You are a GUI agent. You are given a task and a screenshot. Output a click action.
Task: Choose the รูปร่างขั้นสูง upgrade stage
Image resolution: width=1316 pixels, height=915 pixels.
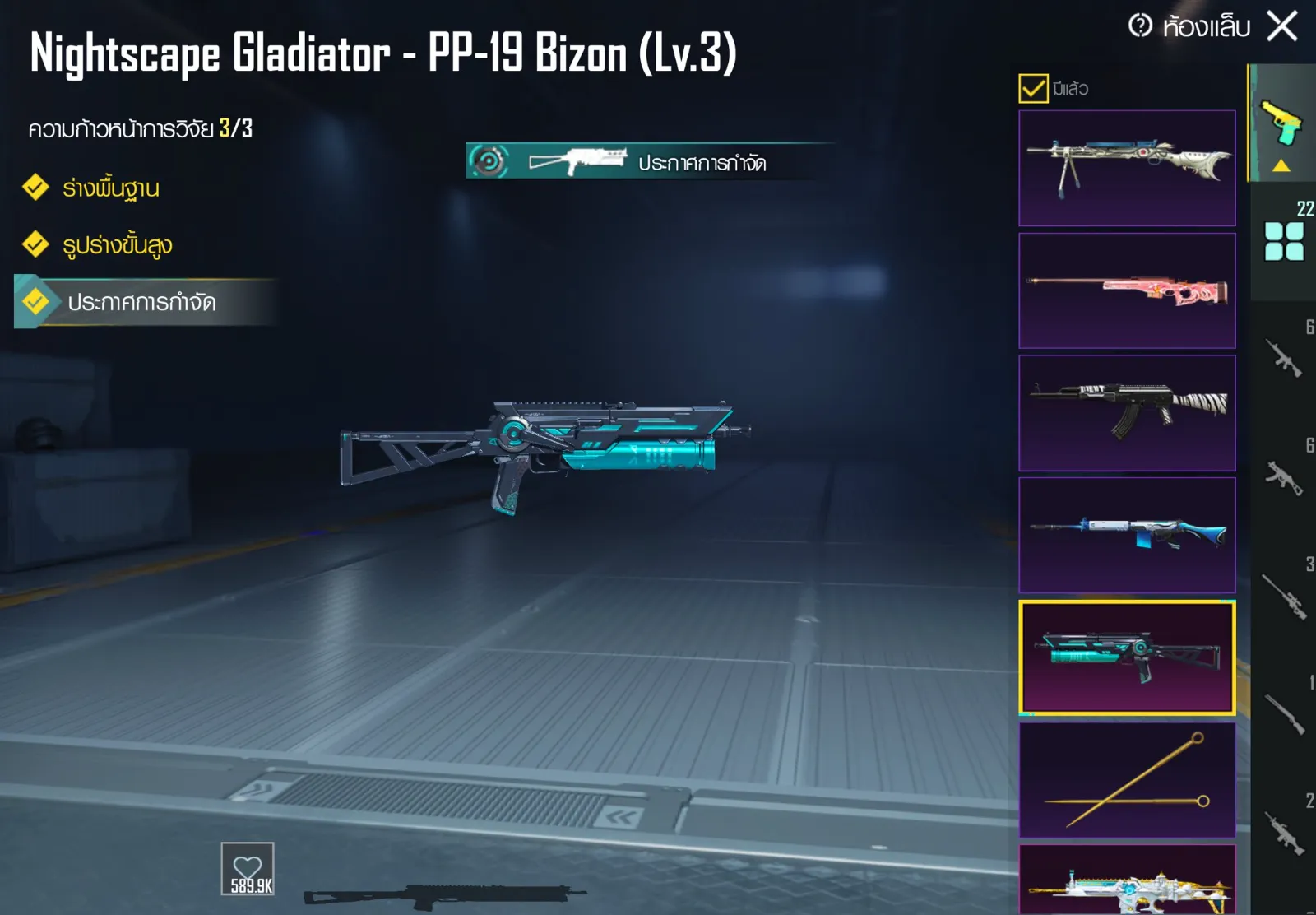[x=117, y=245]
